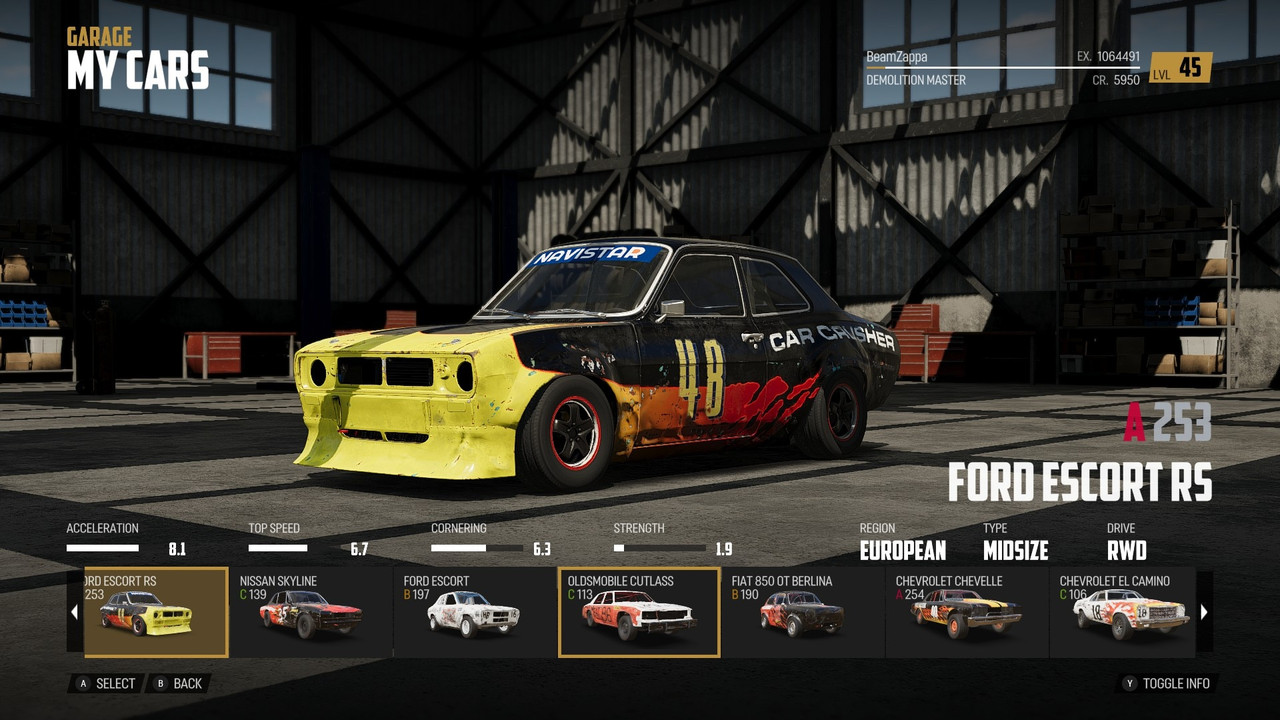Select the Oldsmobile Cutlass car
Image resolution: width=1280 pixels, height=720 pixels.
tap(639, 612)
